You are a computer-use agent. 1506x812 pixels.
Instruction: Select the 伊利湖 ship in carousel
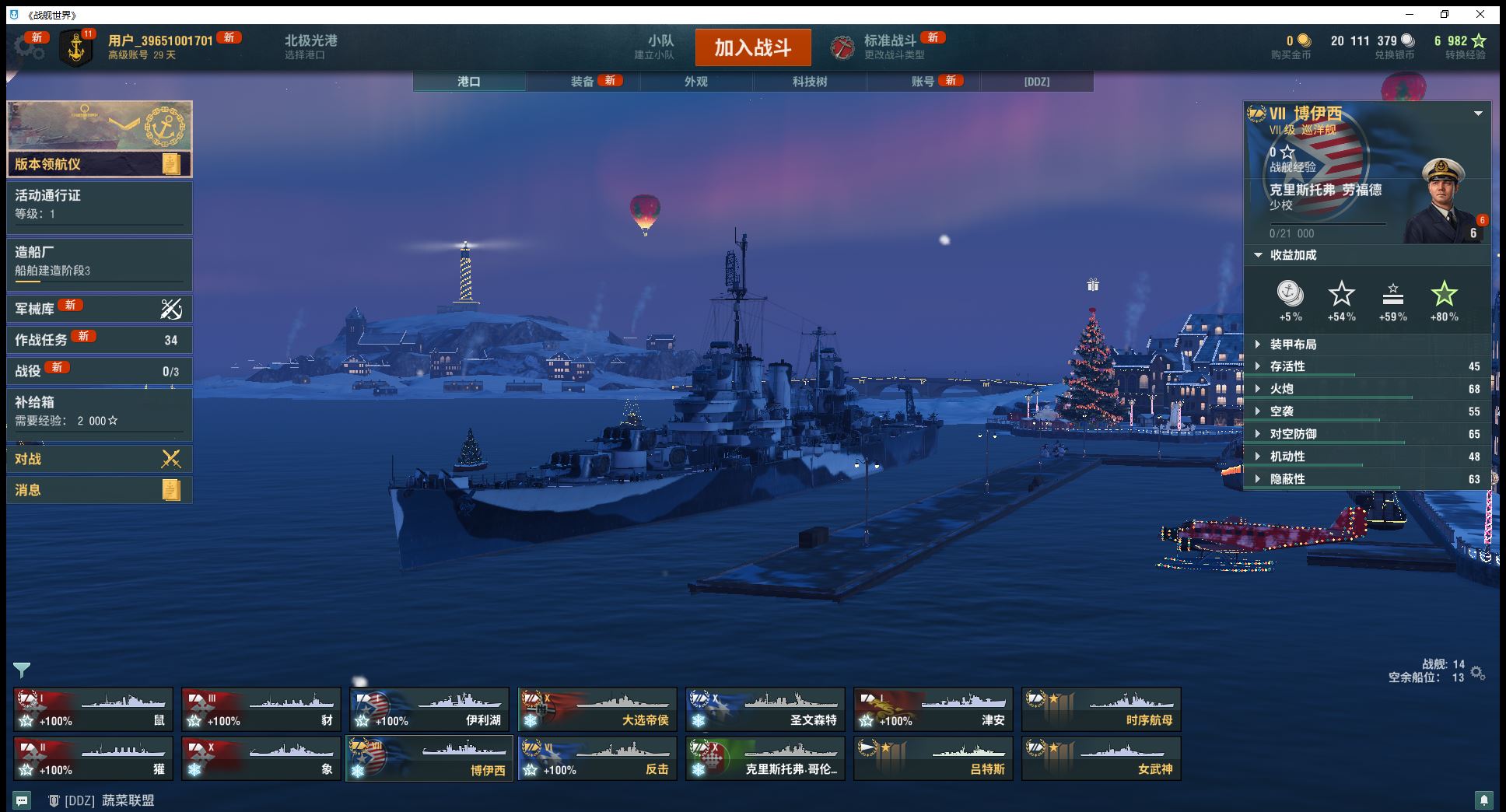pos(429,709)
